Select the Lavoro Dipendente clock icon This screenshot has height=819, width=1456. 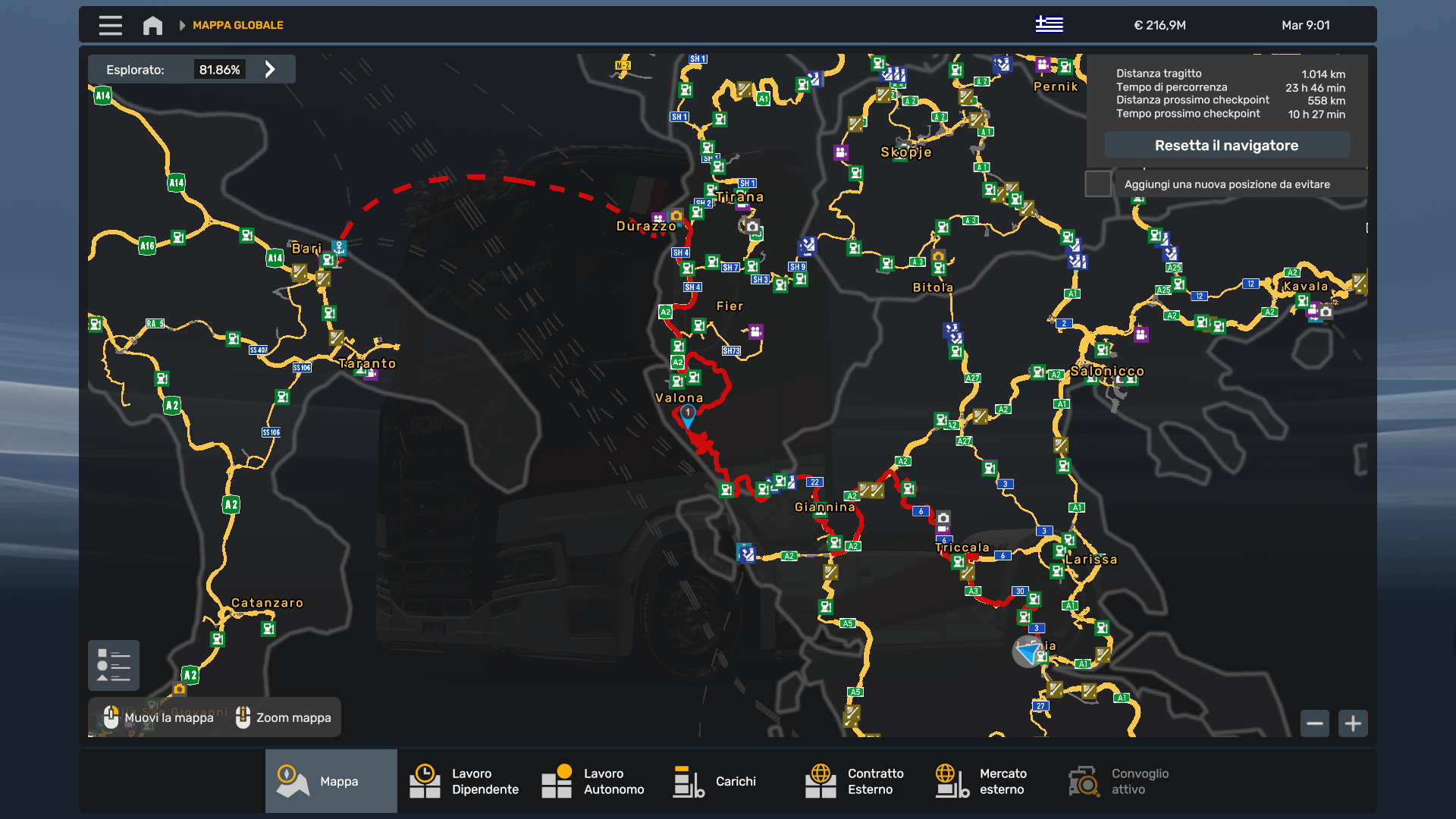[425, 781]
